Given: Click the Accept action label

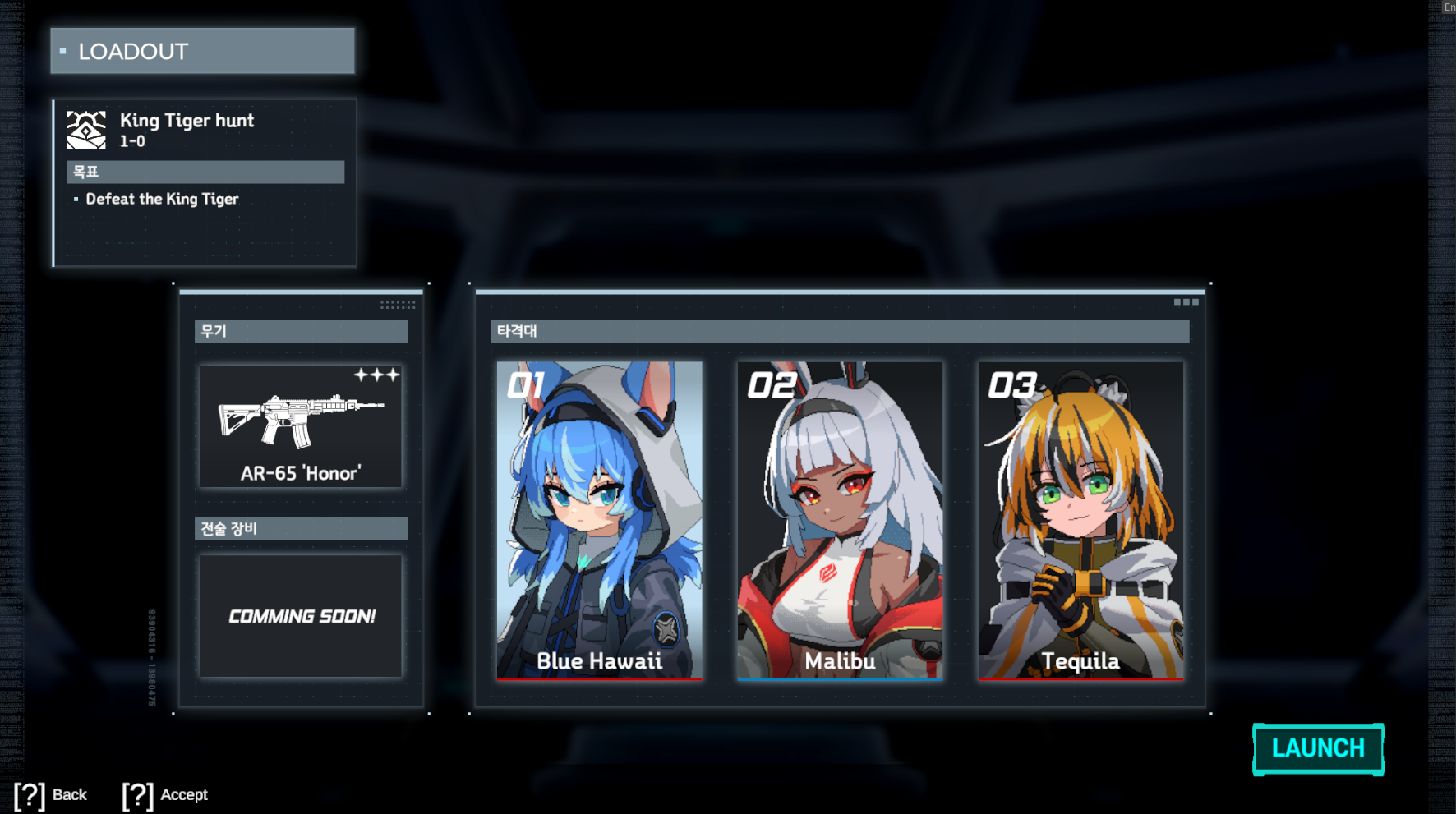Looking at the screenshot, I should [x=185, y=794].
